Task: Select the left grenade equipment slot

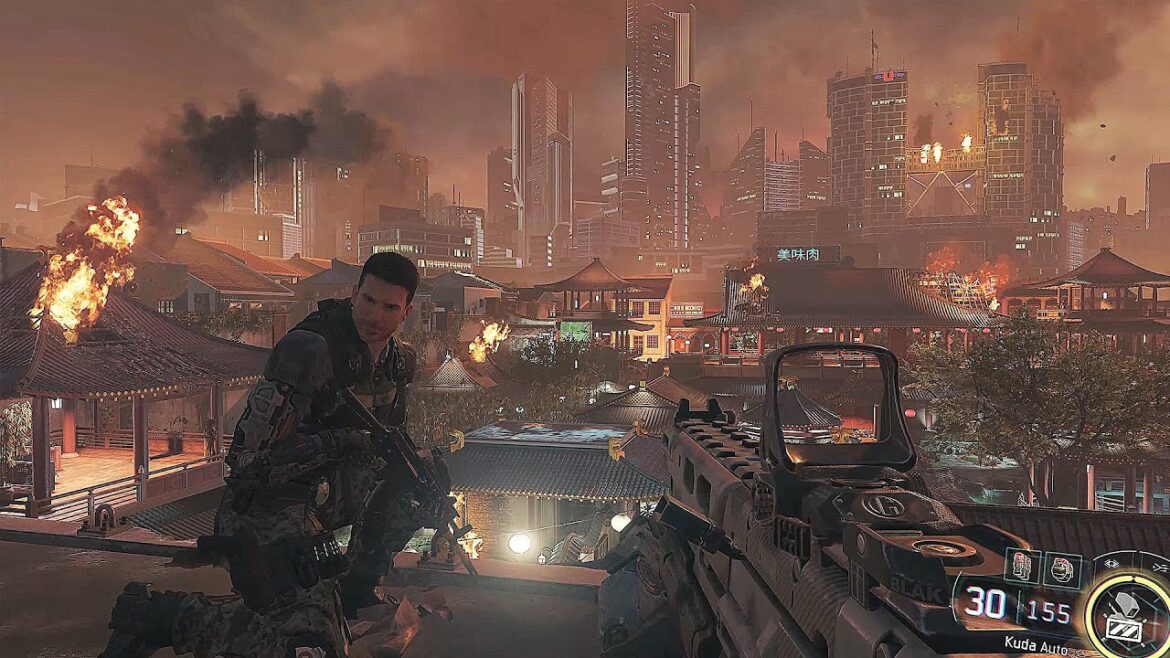Action: click(x=1023, y=567)
